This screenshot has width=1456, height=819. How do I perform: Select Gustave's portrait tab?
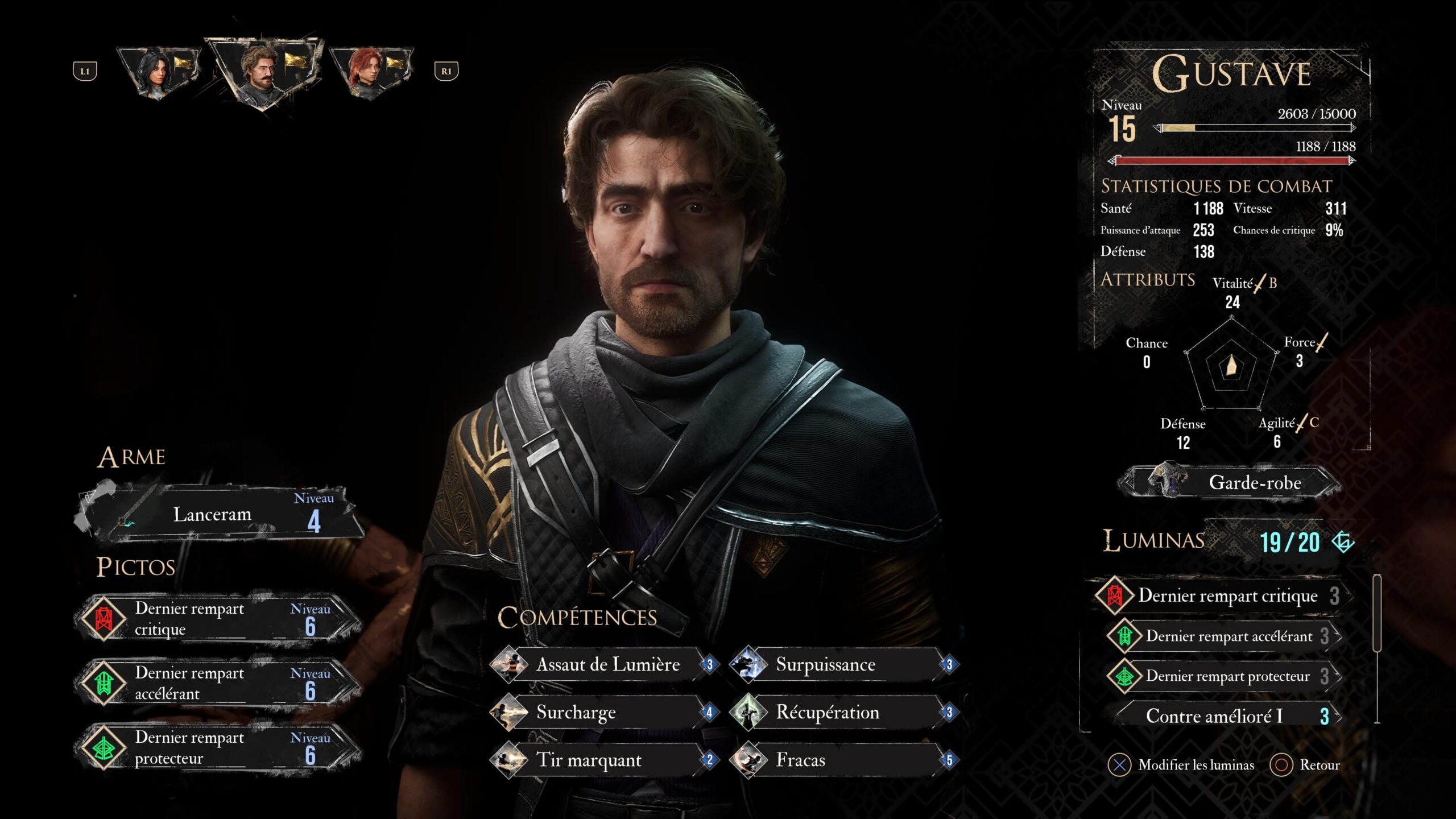(x=263, y=72)
